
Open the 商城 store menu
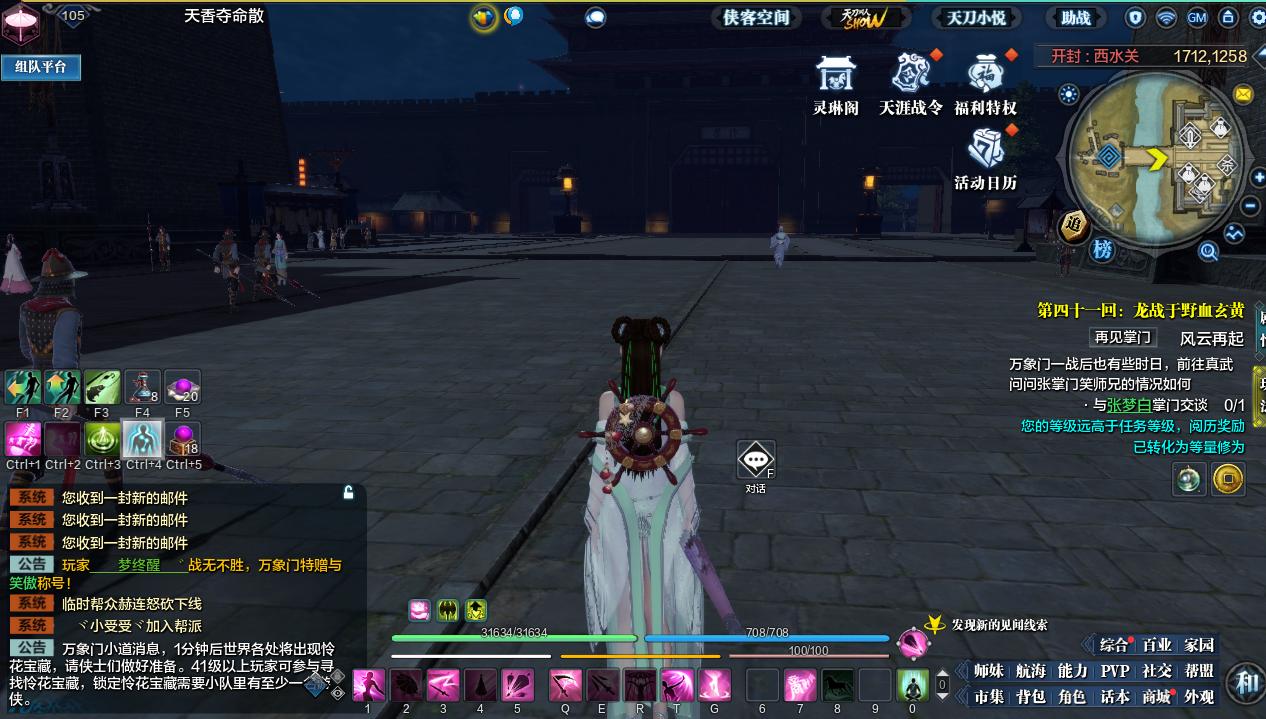[x=1157, y=697]
